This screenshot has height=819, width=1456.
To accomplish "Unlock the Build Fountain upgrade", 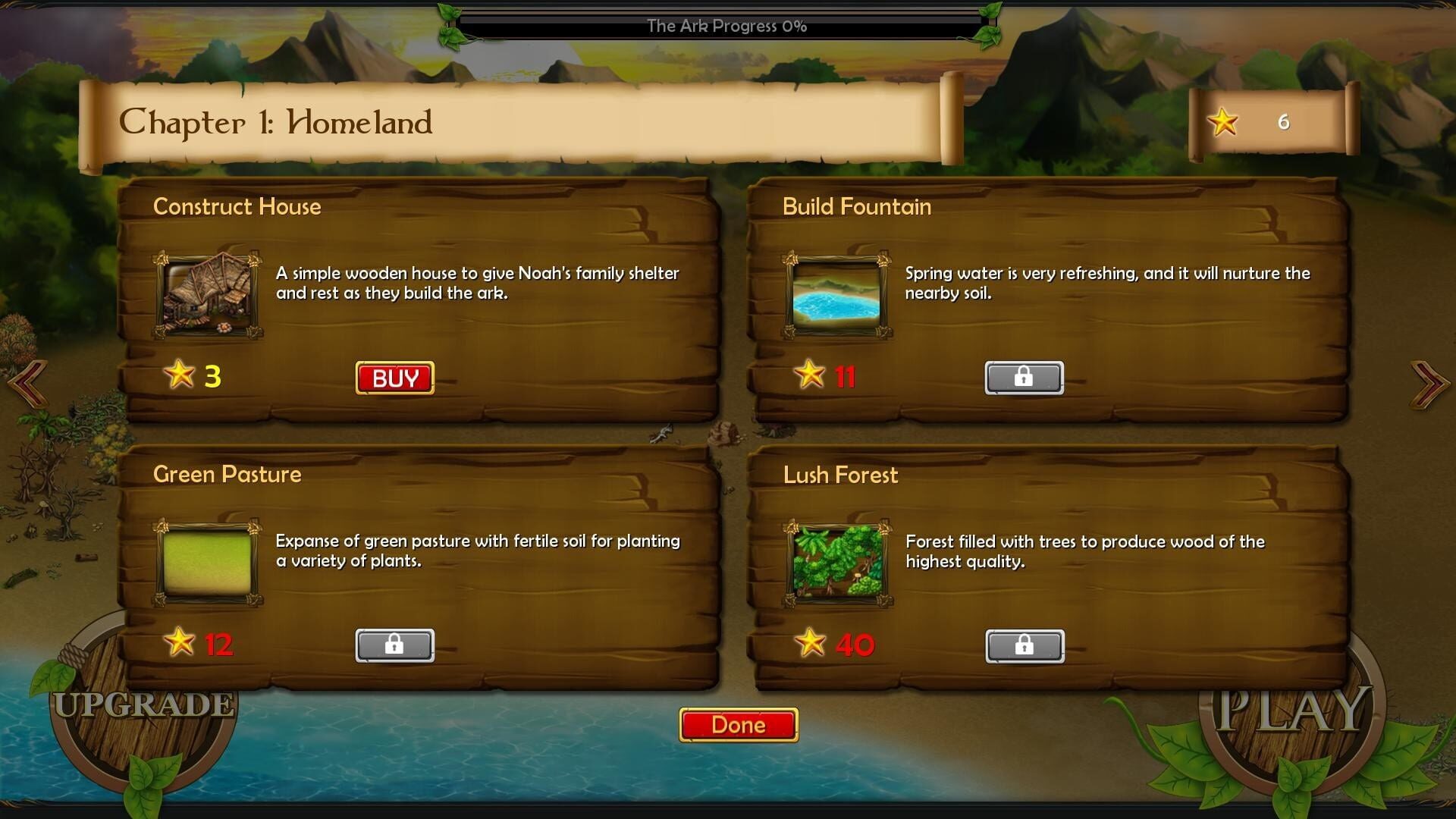I will pyautogui.click(x=1024, y=378).
